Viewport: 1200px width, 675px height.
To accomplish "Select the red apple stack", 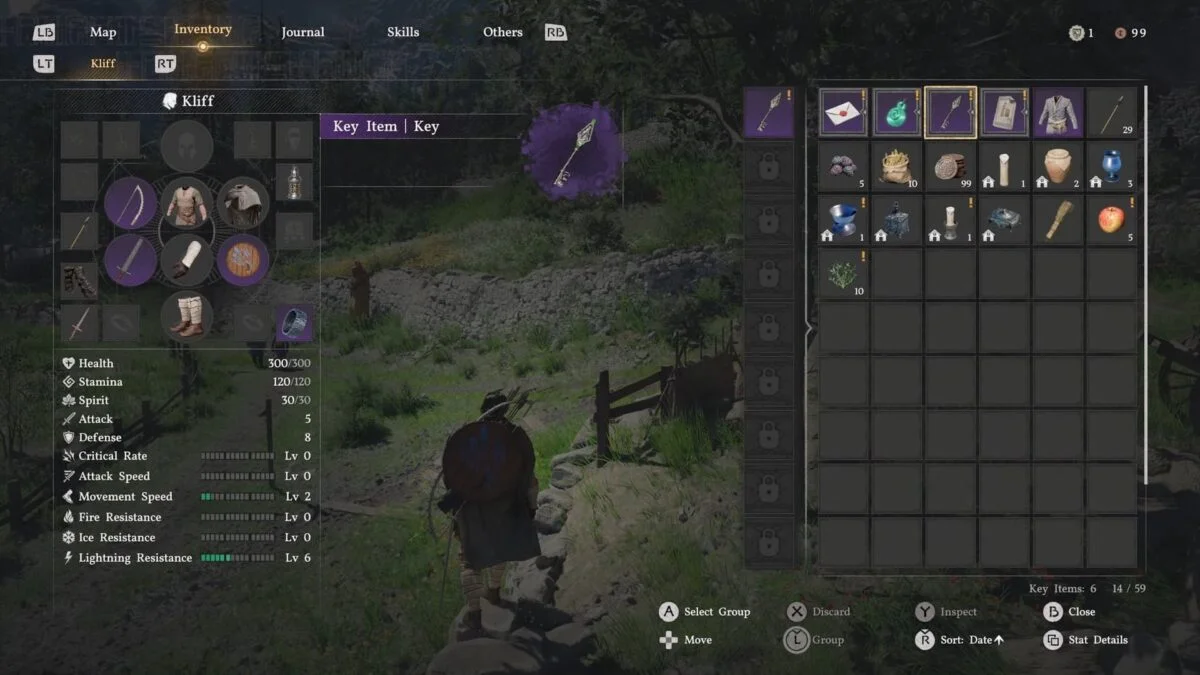I will [1111, 220].
